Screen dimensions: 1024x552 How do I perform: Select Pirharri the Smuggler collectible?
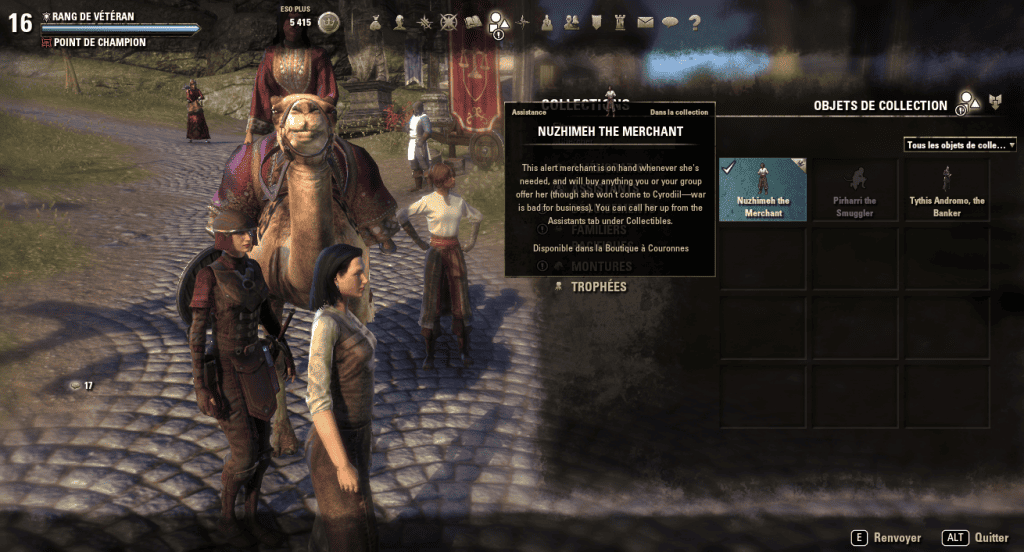pyautogui.click(x=856, y=190)
